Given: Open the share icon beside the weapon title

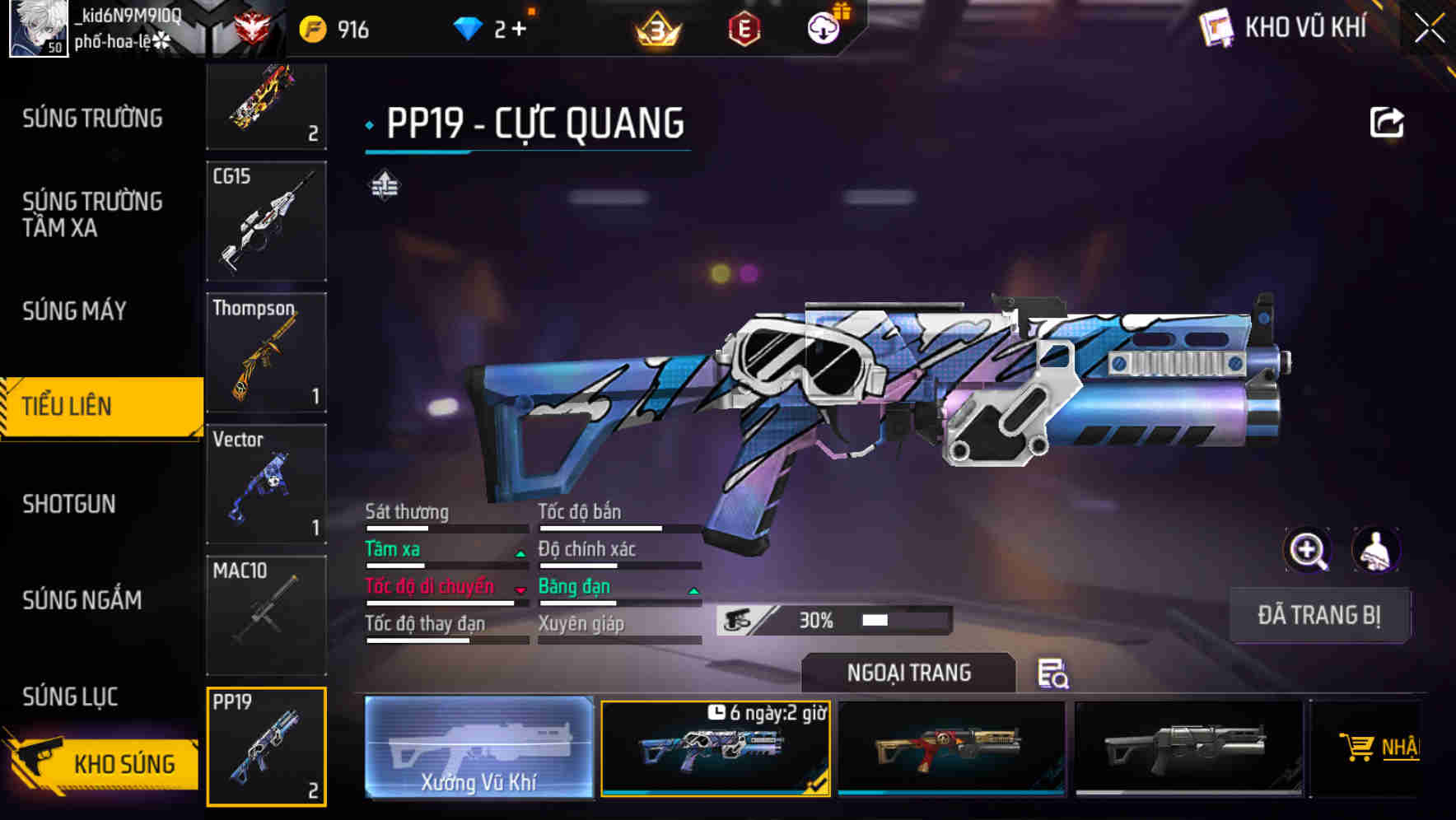Looking at the screenshot, I should point(1387,122).
